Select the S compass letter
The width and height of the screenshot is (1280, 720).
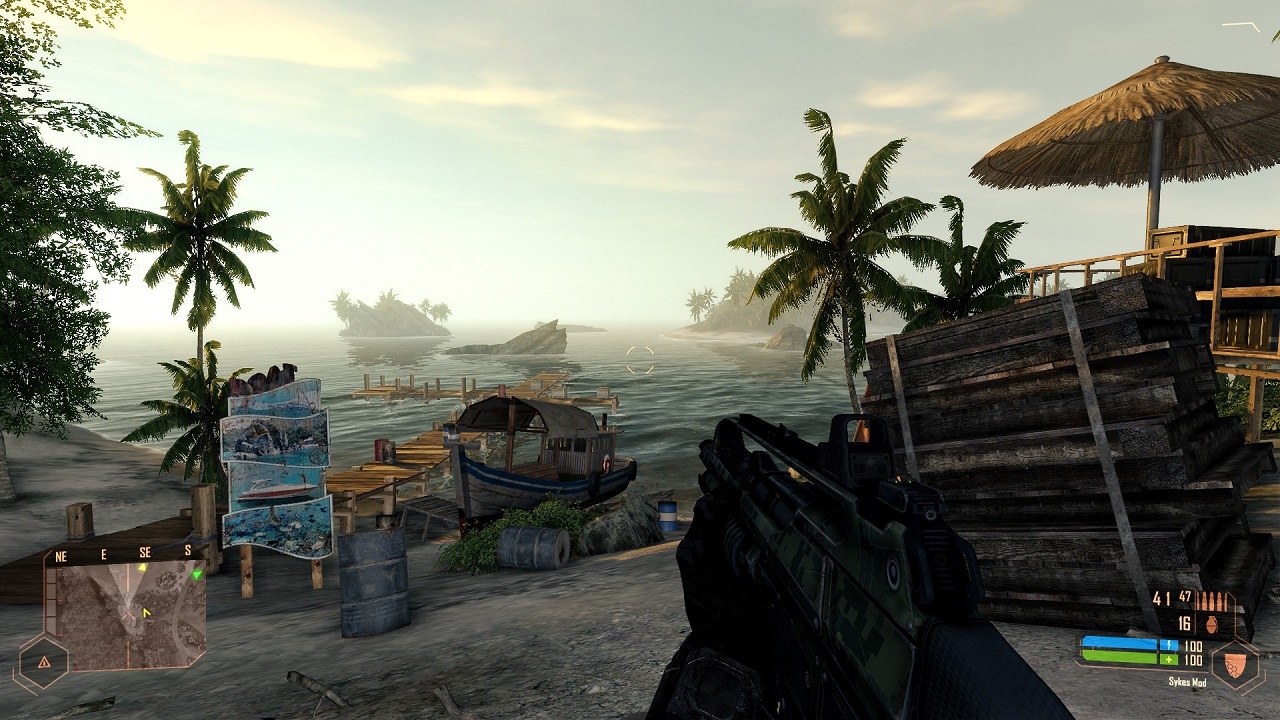(x=188, y=550)
